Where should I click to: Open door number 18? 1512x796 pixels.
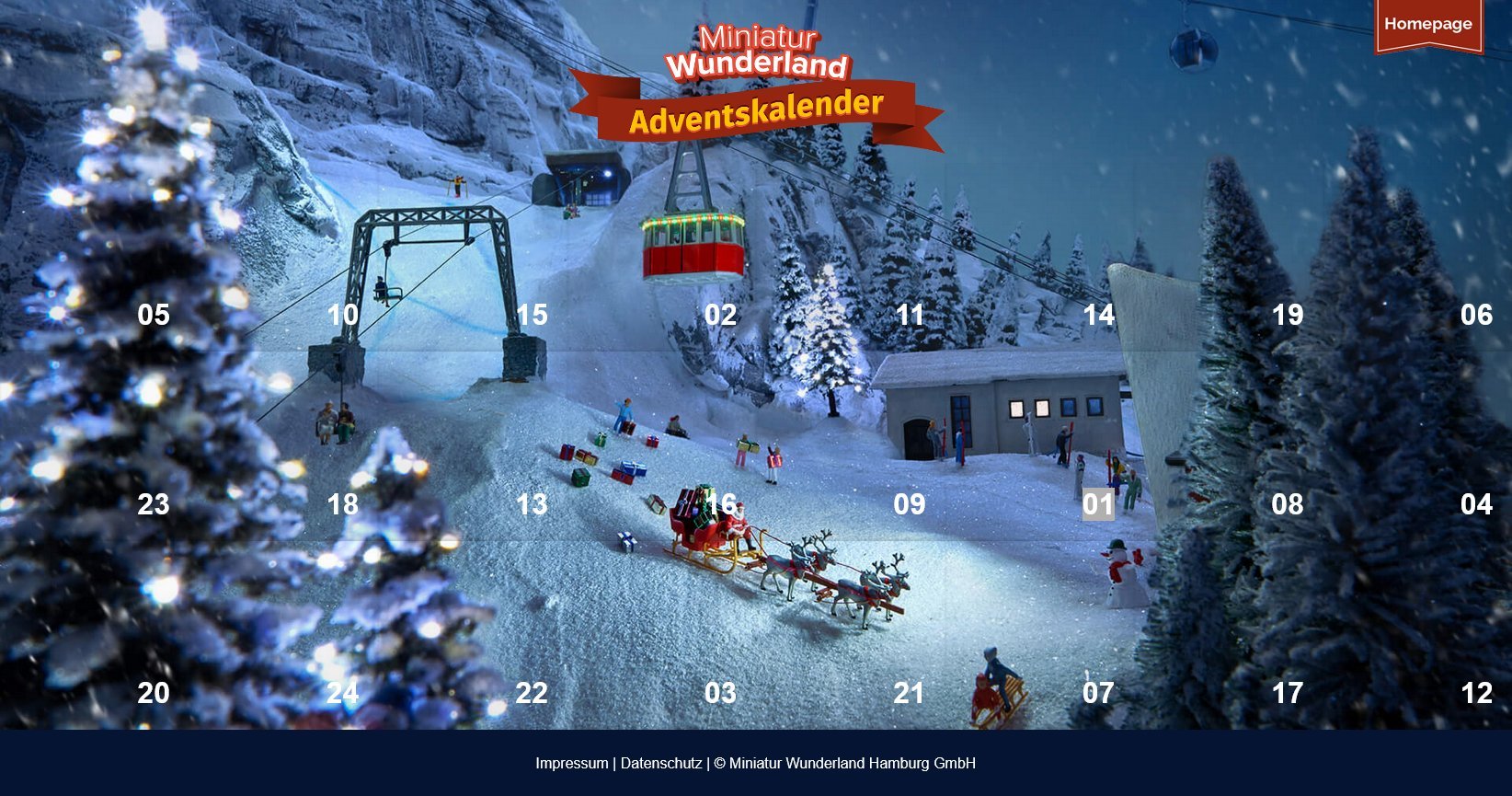pos(343,504)
